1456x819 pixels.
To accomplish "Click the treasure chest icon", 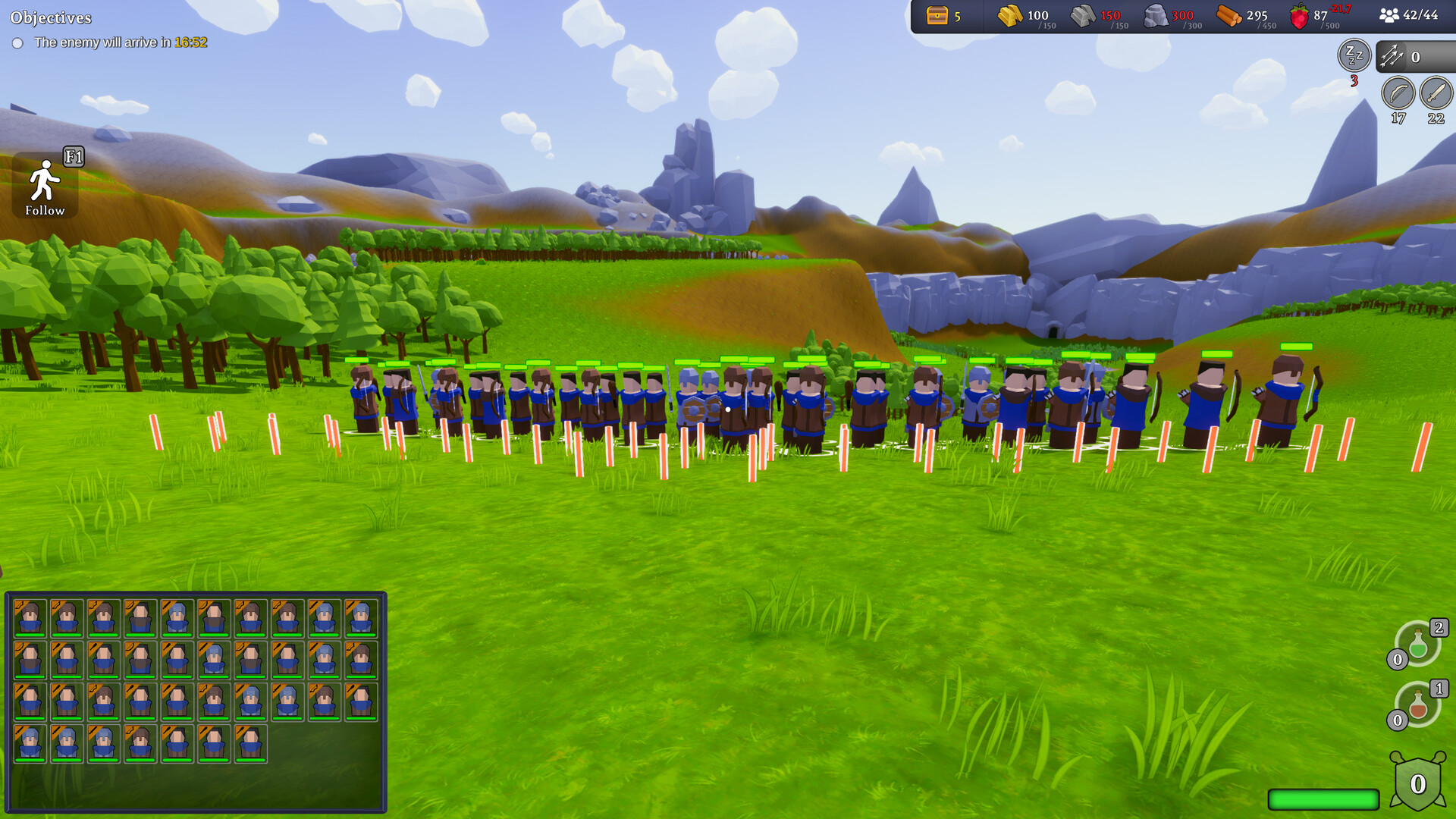I will coord(936,15).
